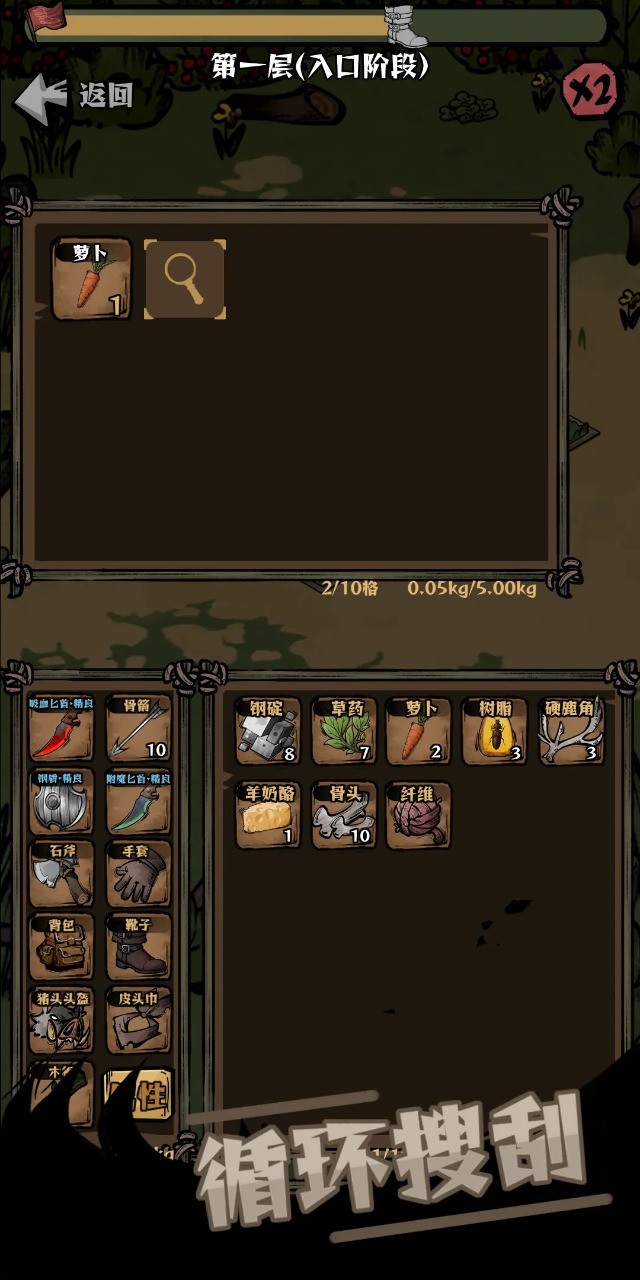Choose the backpack carrot stack of two

pos(419,731)
